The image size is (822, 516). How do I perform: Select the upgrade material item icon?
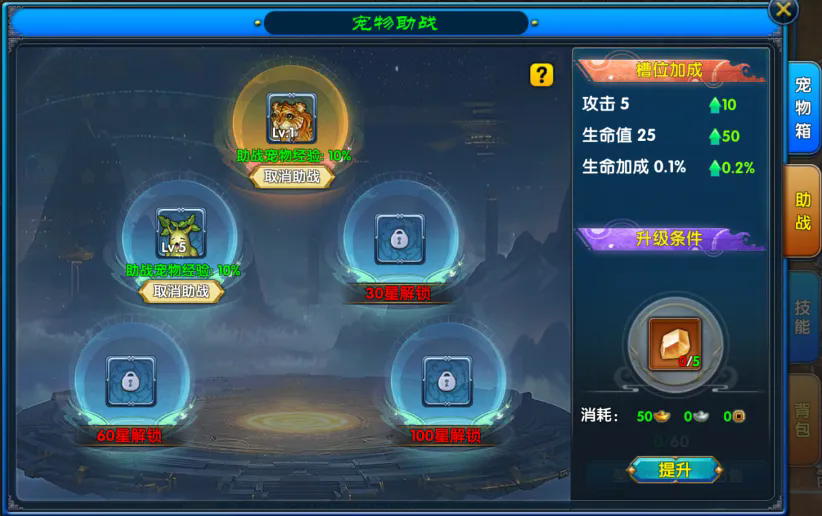tap(674, 343)
